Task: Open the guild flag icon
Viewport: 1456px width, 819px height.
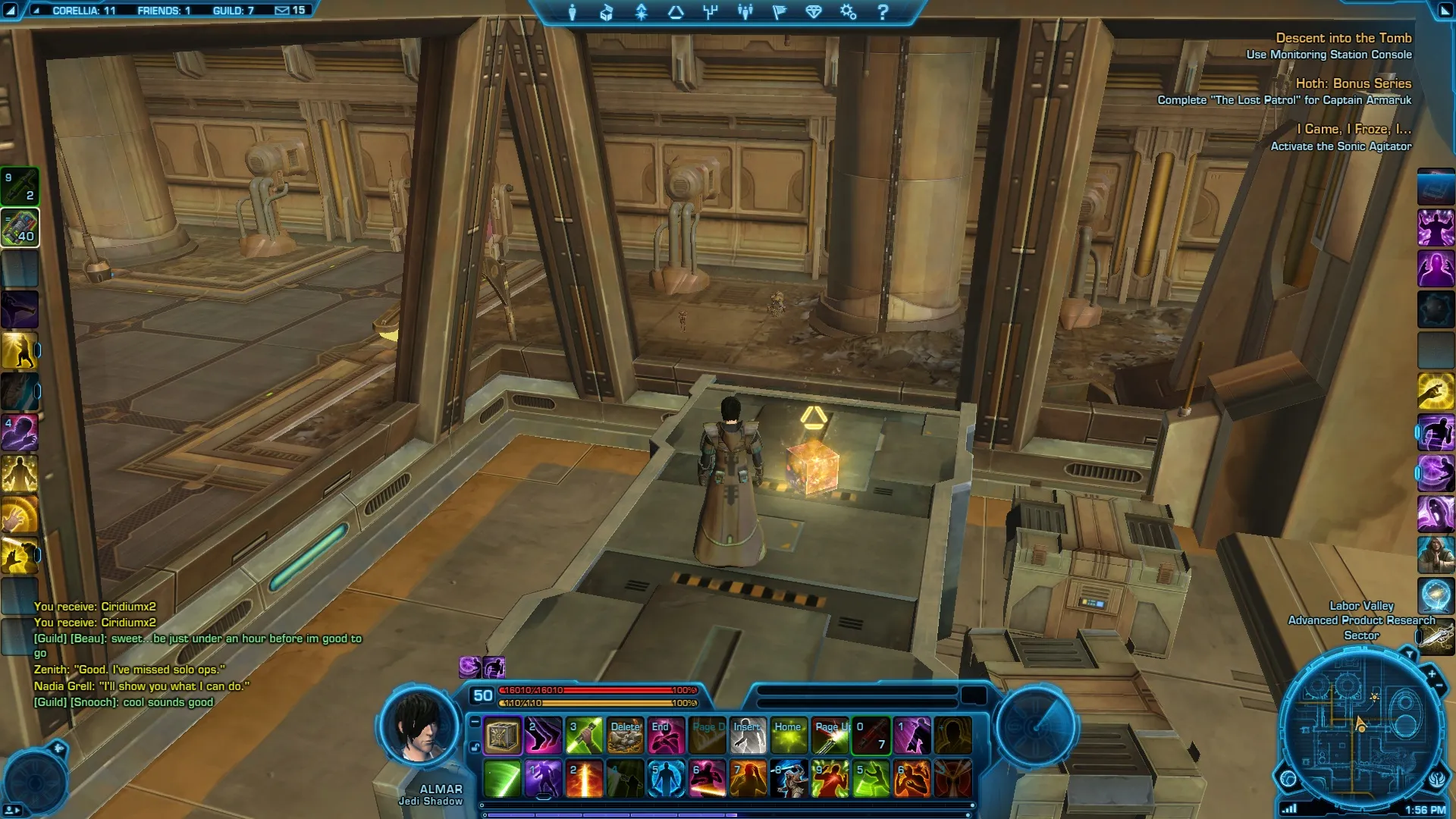Action: pos(780,12)
